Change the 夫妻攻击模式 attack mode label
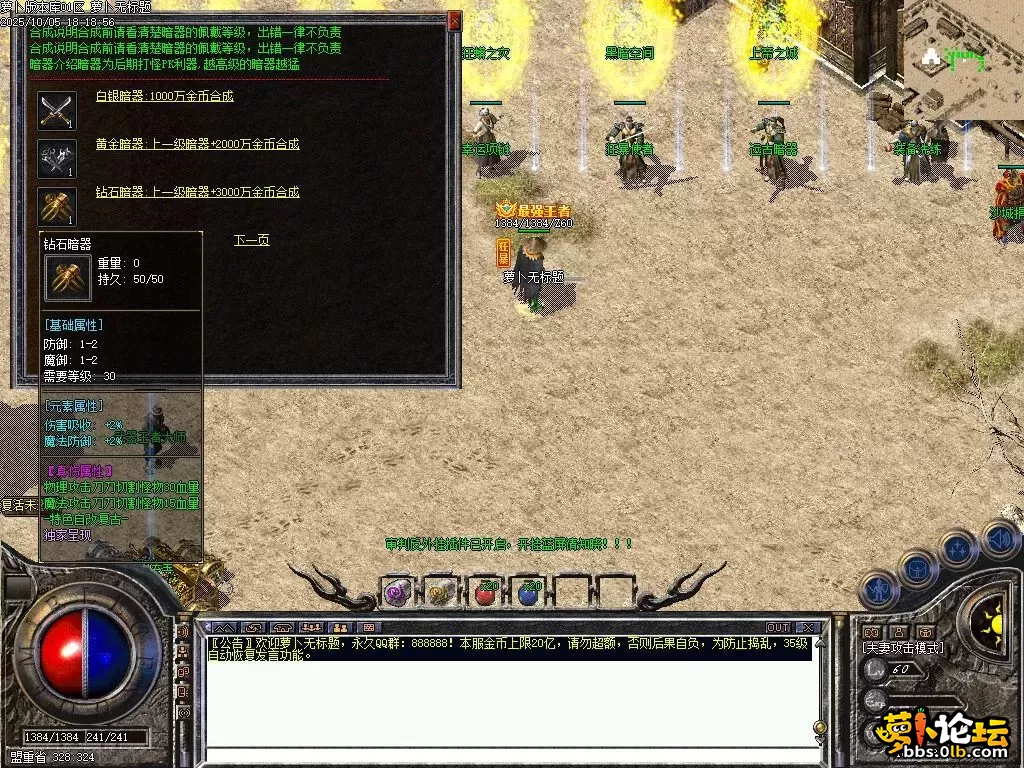The height and width of the screenshot is (768, 1024). coord(903,648)
